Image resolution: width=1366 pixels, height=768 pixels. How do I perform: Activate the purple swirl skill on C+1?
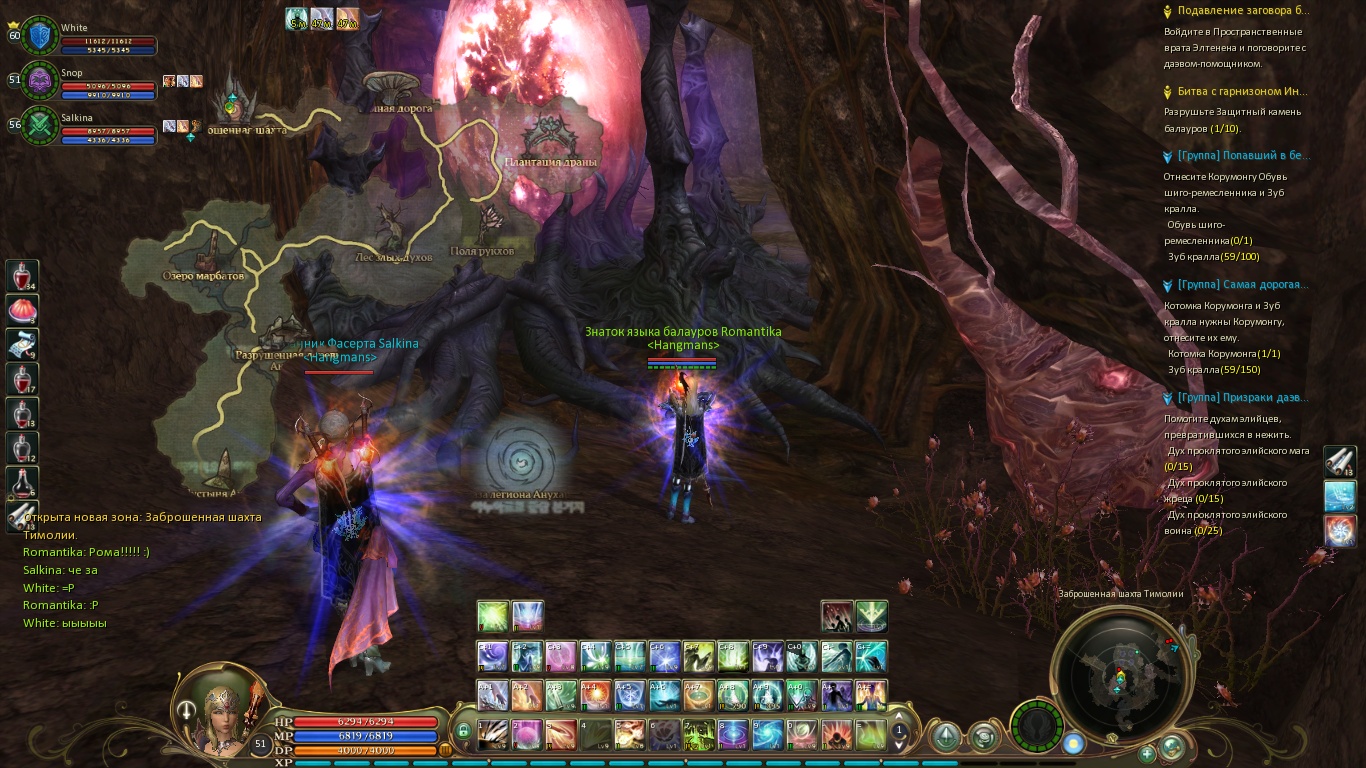click(493, 656)
